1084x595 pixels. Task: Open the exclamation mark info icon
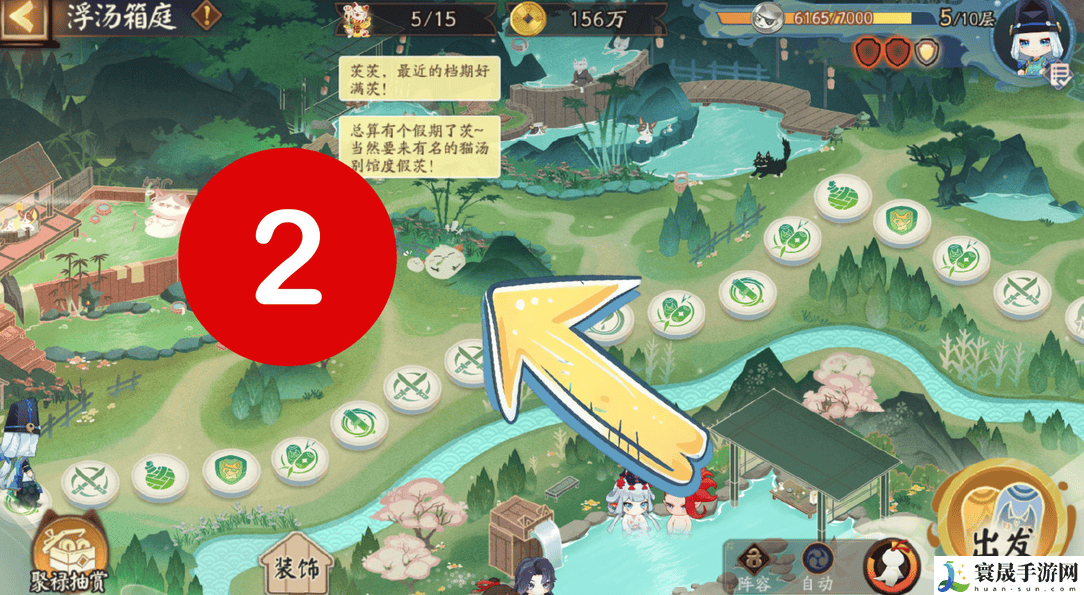pos(207,17)
